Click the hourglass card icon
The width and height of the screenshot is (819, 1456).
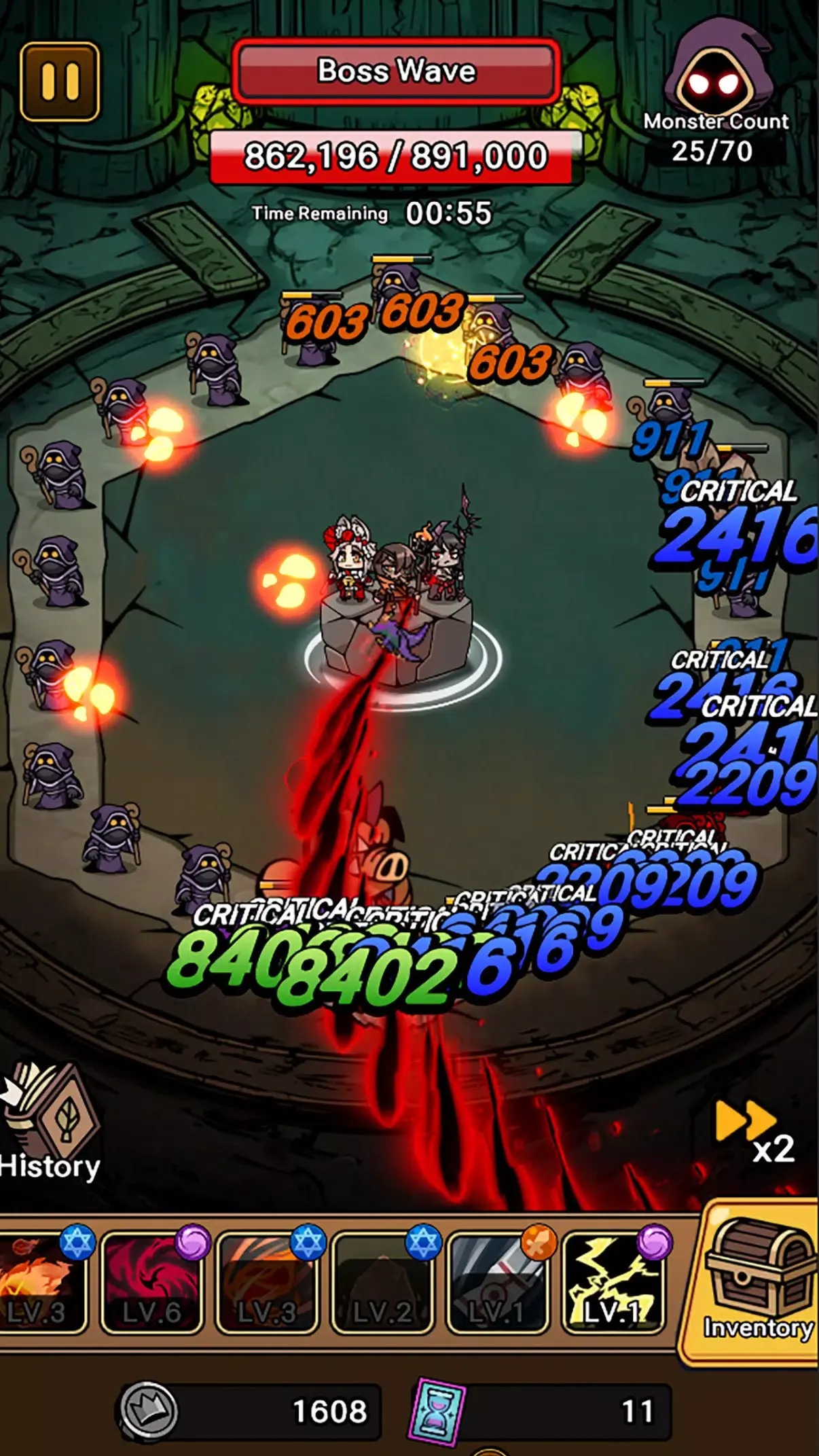click(437, 1410)
